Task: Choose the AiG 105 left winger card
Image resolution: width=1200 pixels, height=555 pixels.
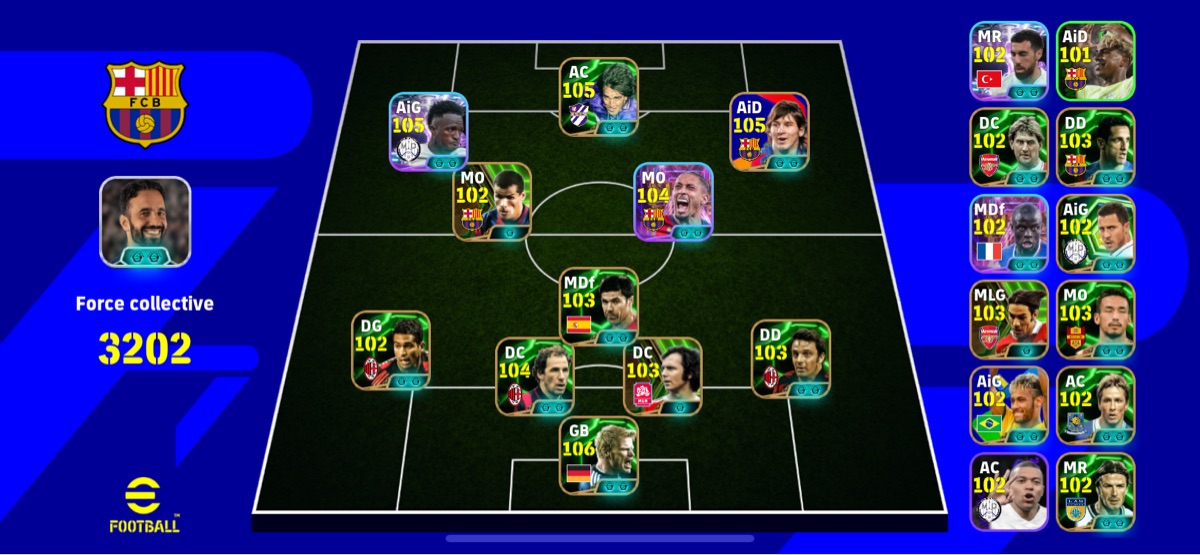Action: click(x=429, y=132)
